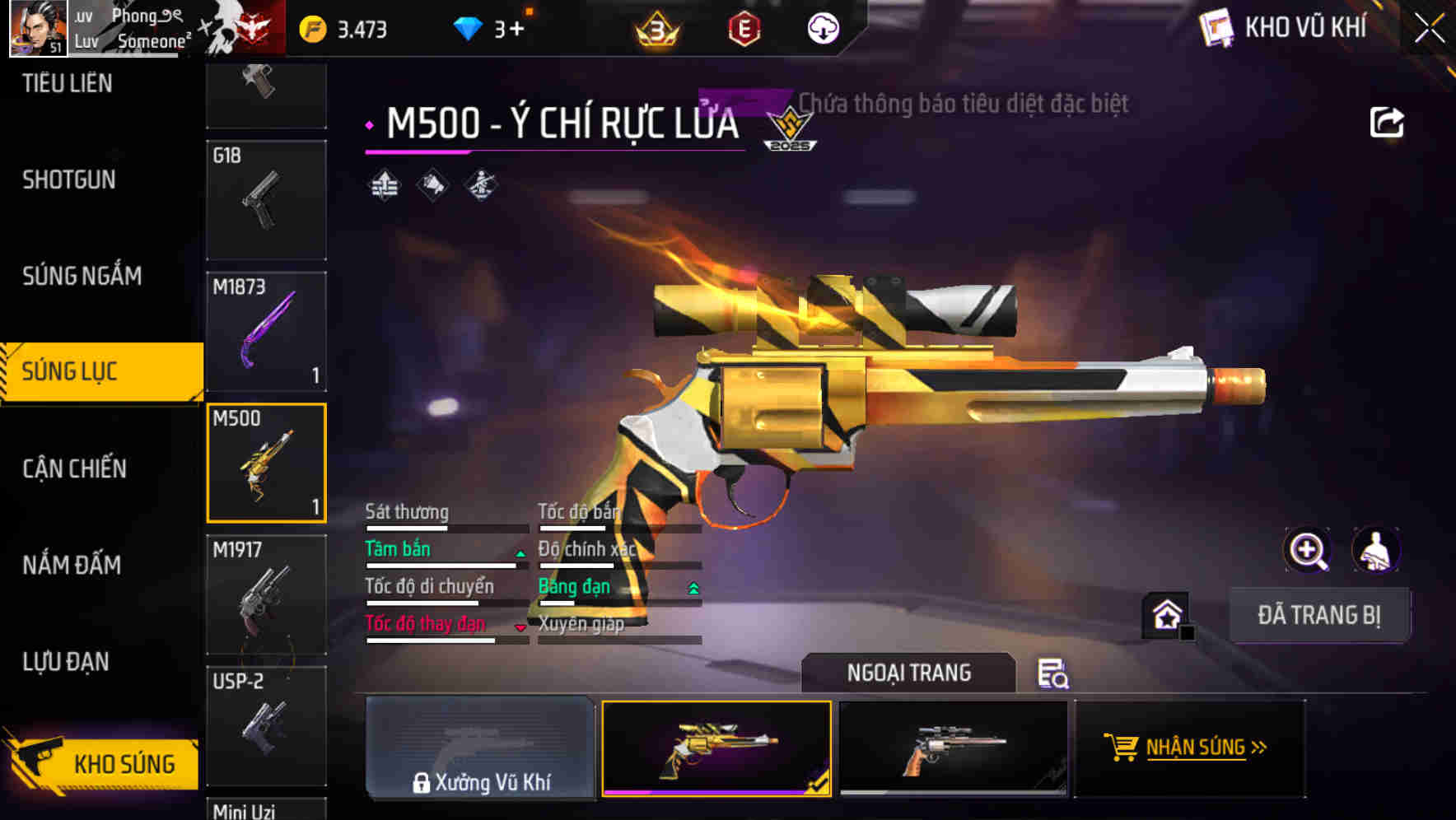The image size is (1456, 820).
Task: Open the weapon zoom magnifier icon
Action: pyautogui.click(x=1308, y=550)
